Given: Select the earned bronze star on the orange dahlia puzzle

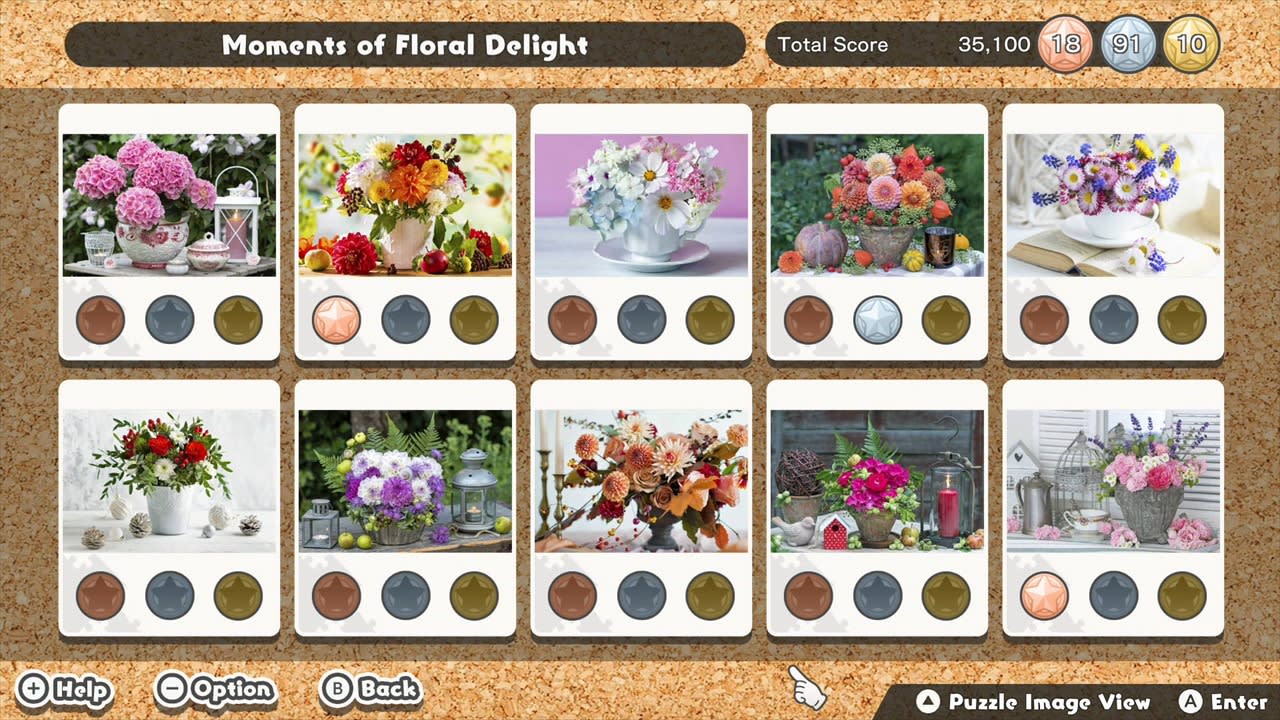Looking at the screenshot, I should [x=337, y=320].
